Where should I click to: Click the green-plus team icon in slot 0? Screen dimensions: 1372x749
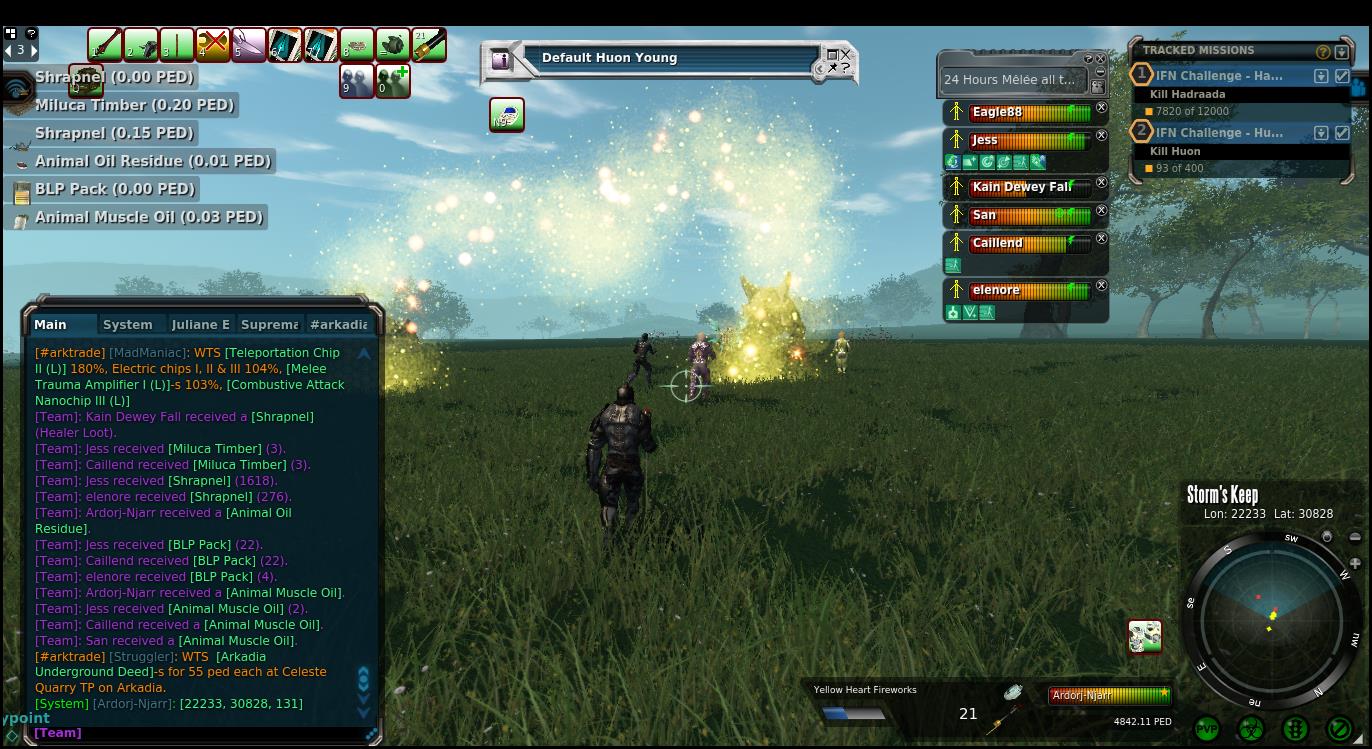point(393,81)
